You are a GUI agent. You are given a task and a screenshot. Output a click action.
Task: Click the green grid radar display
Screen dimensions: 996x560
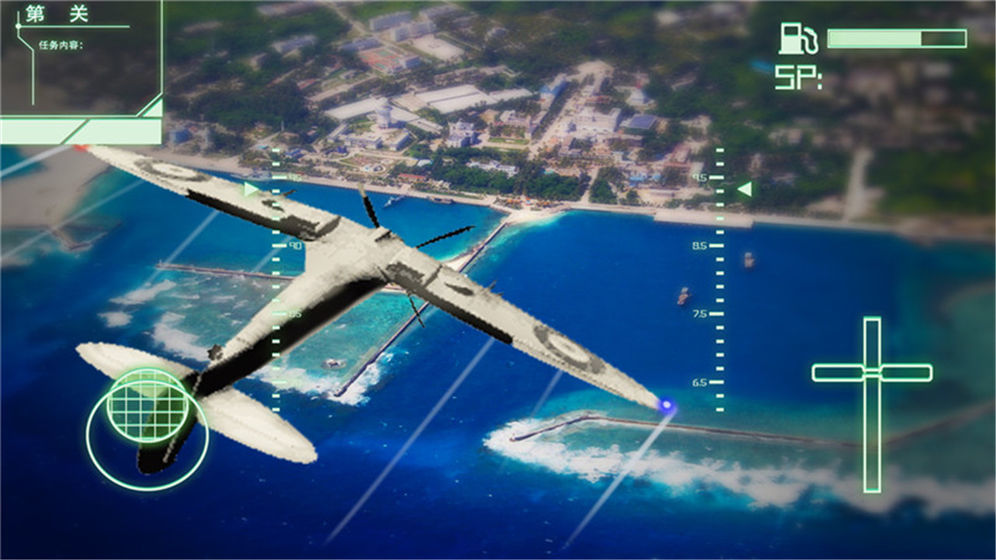[146, 404]
